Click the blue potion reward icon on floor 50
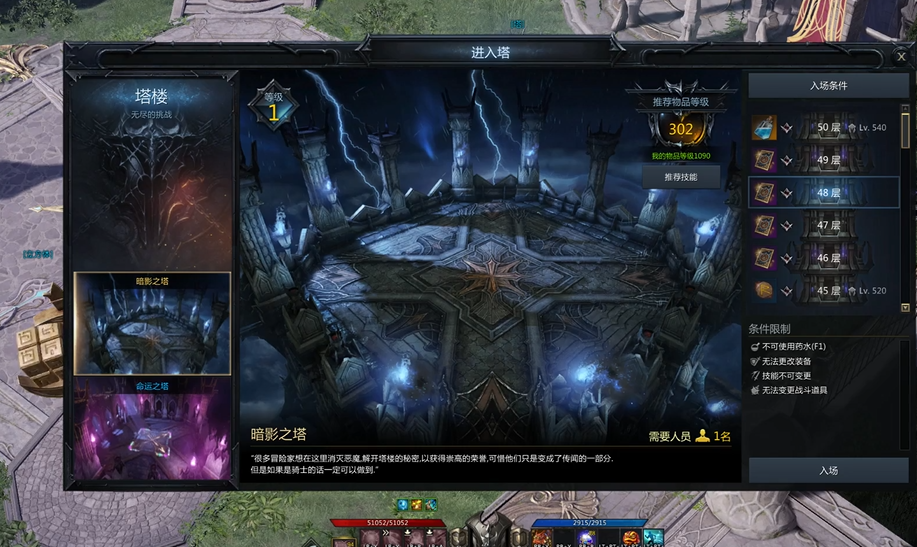Image resolution: width=917 pixels, height=547 pixels. 763,128
